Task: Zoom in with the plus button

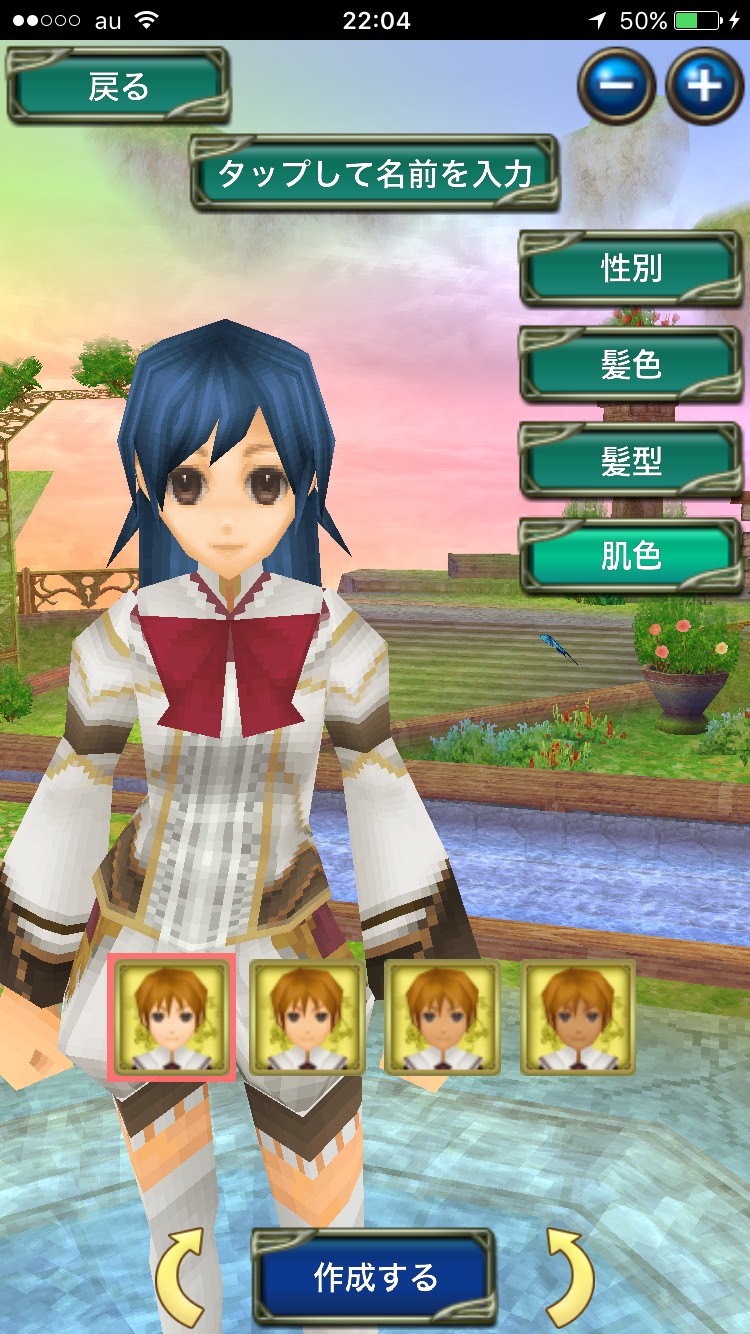Action: point(705,86)
